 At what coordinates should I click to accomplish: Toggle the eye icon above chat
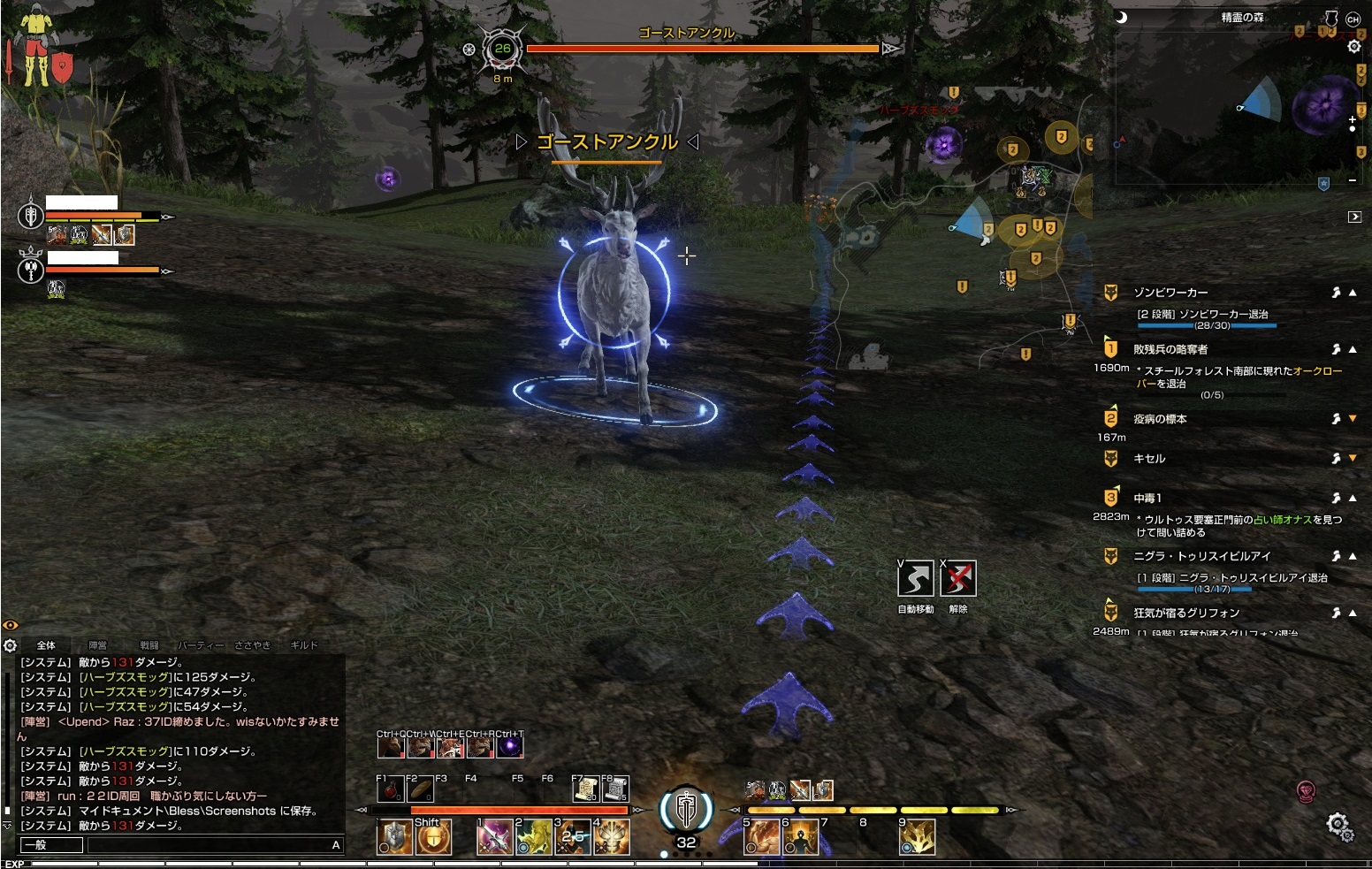coord(11,625)
